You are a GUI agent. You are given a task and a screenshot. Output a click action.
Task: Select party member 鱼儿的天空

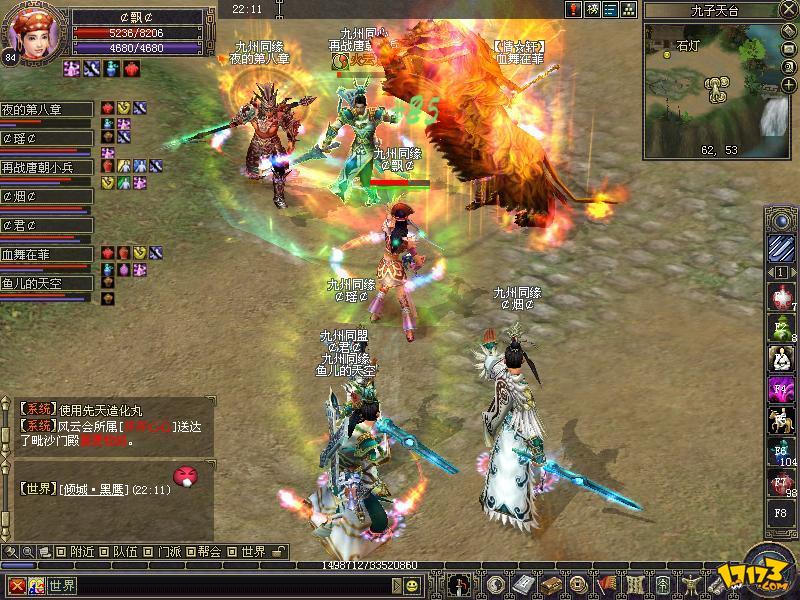(x=46, y=284)
